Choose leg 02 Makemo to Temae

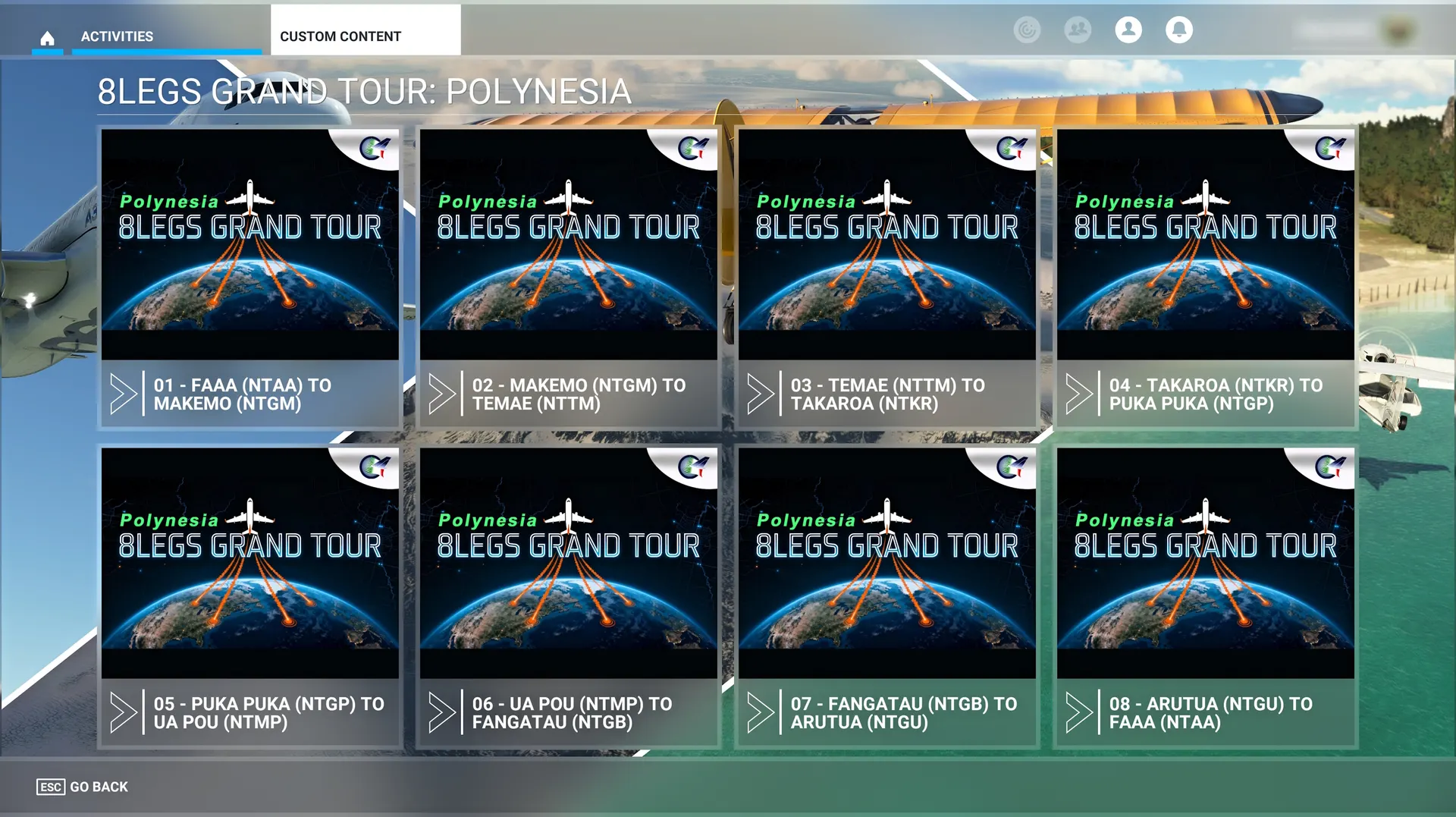[568, 278]
